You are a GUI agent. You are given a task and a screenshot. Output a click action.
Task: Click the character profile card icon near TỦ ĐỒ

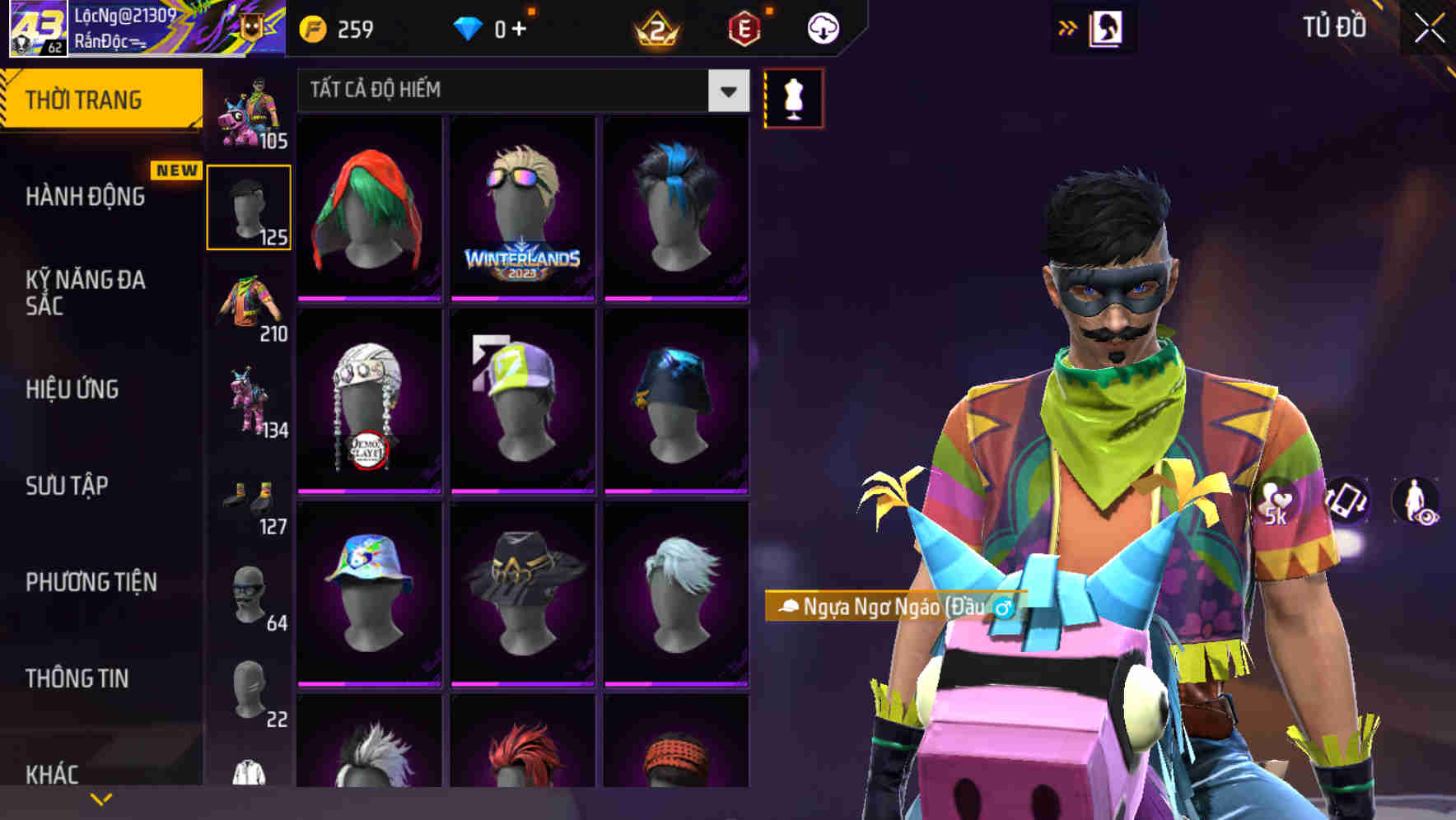click(x=1108, y=26)
